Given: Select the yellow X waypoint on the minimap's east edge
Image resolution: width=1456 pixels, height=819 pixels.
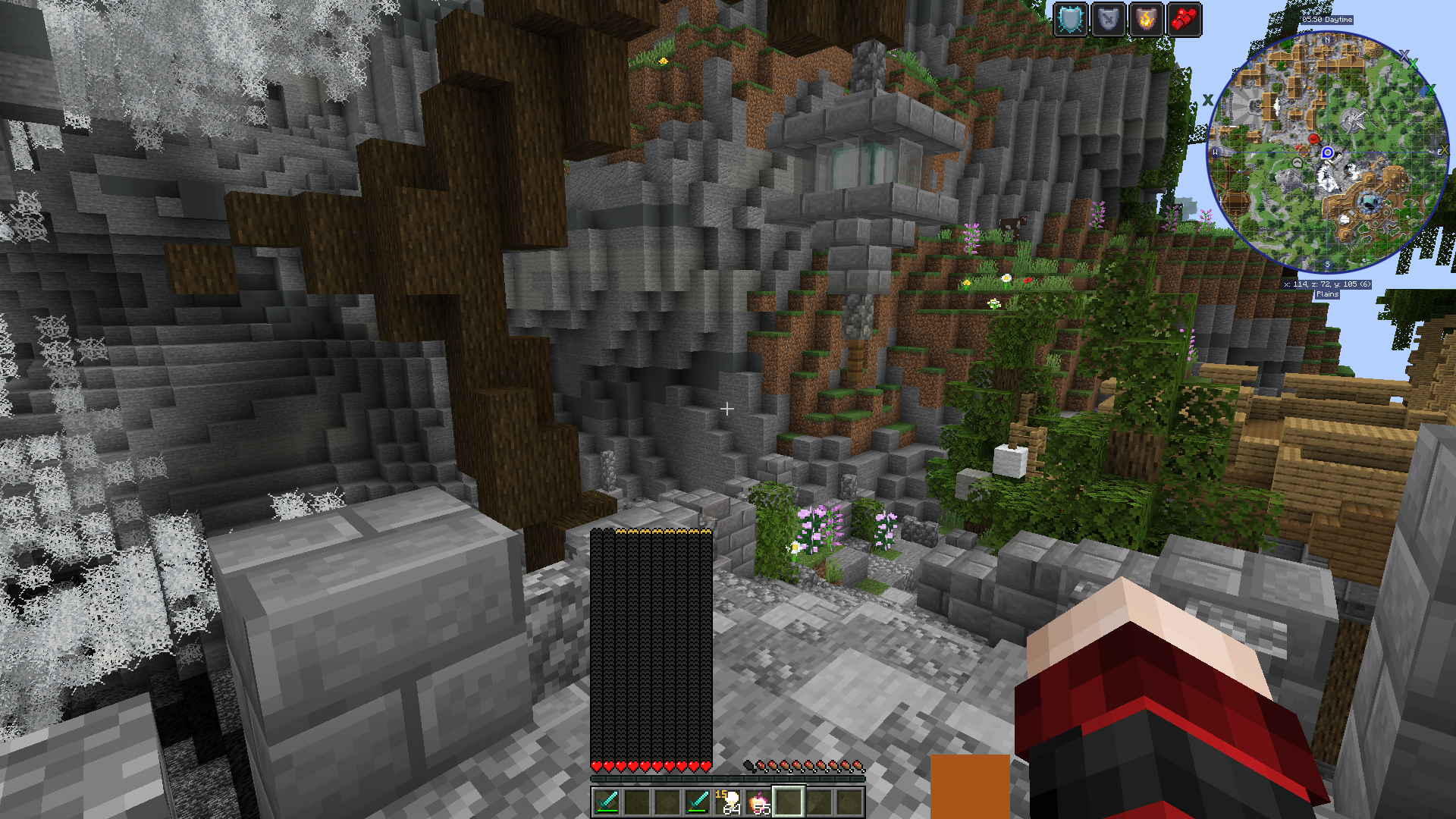Looking at the screenshot, I should pos(1443,150).
